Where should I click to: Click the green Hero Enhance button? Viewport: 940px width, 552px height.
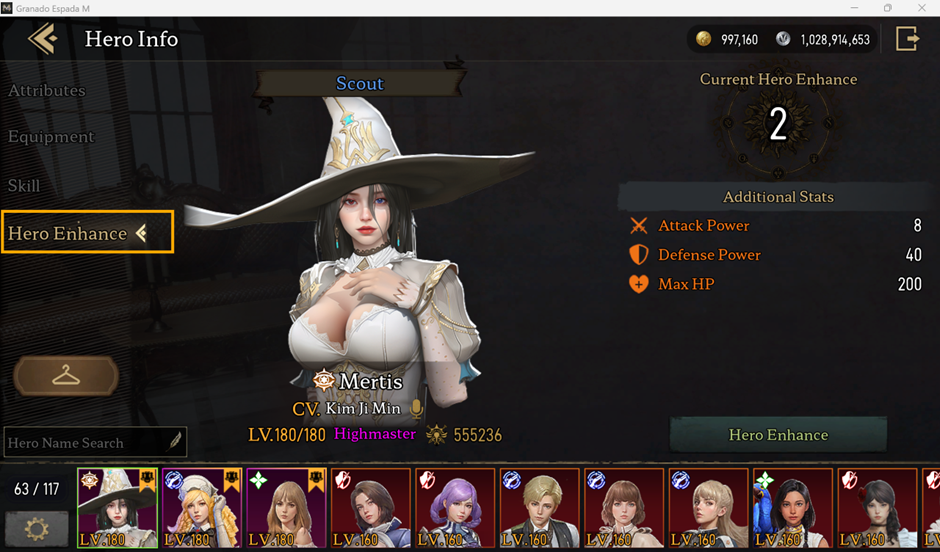(778, 435)
